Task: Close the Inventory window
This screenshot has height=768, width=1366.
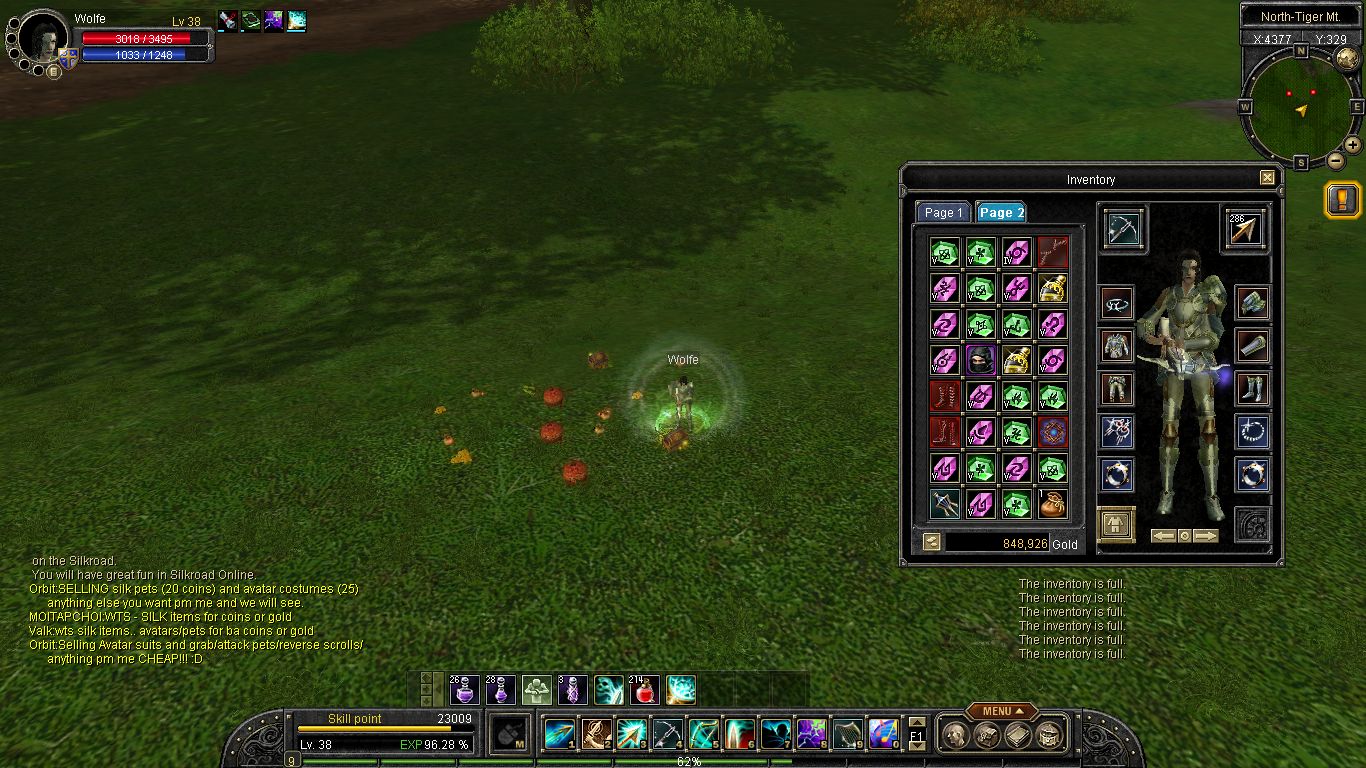Action: coord(1267,178)
